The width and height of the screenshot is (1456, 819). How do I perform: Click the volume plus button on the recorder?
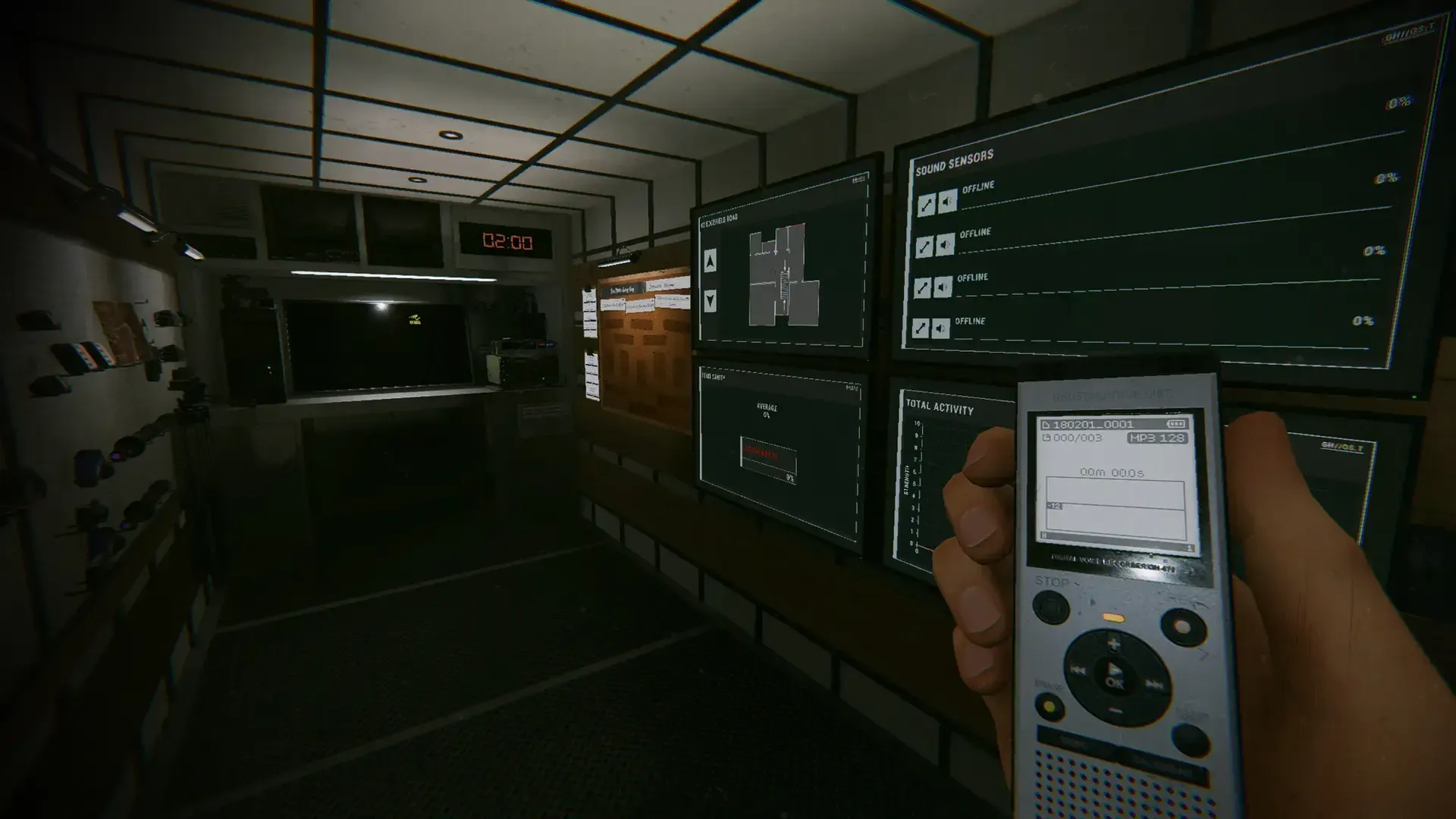pos(1114,643)
